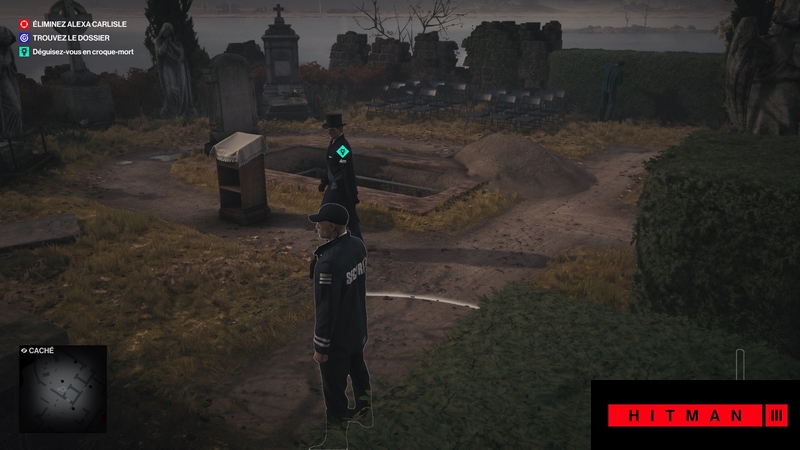Image resolution: width=800 pixels, height=450 pixels.
Task: Select the Trouvez le dossier objective
Action: point(72,38)
